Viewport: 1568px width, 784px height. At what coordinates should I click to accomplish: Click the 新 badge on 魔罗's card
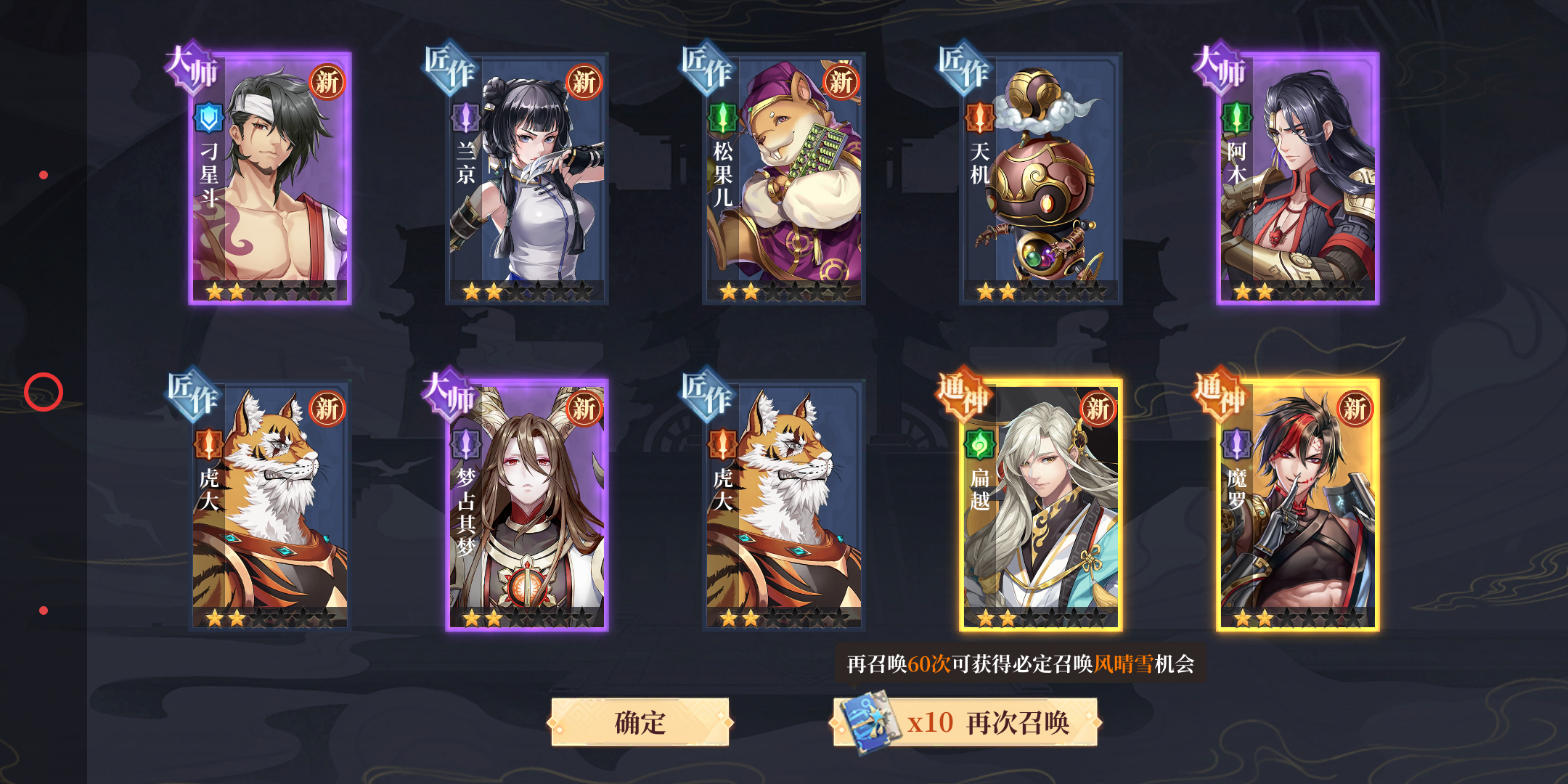(1356, 409)
